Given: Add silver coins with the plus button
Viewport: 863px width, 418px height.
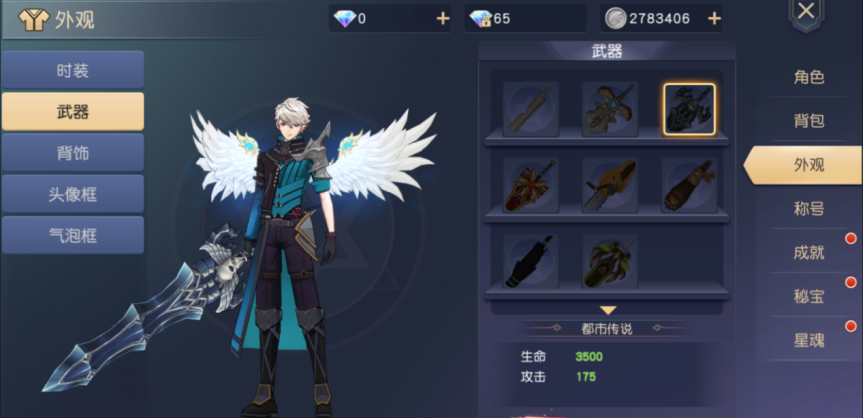Looking at the screenshot, I should 714,19.
